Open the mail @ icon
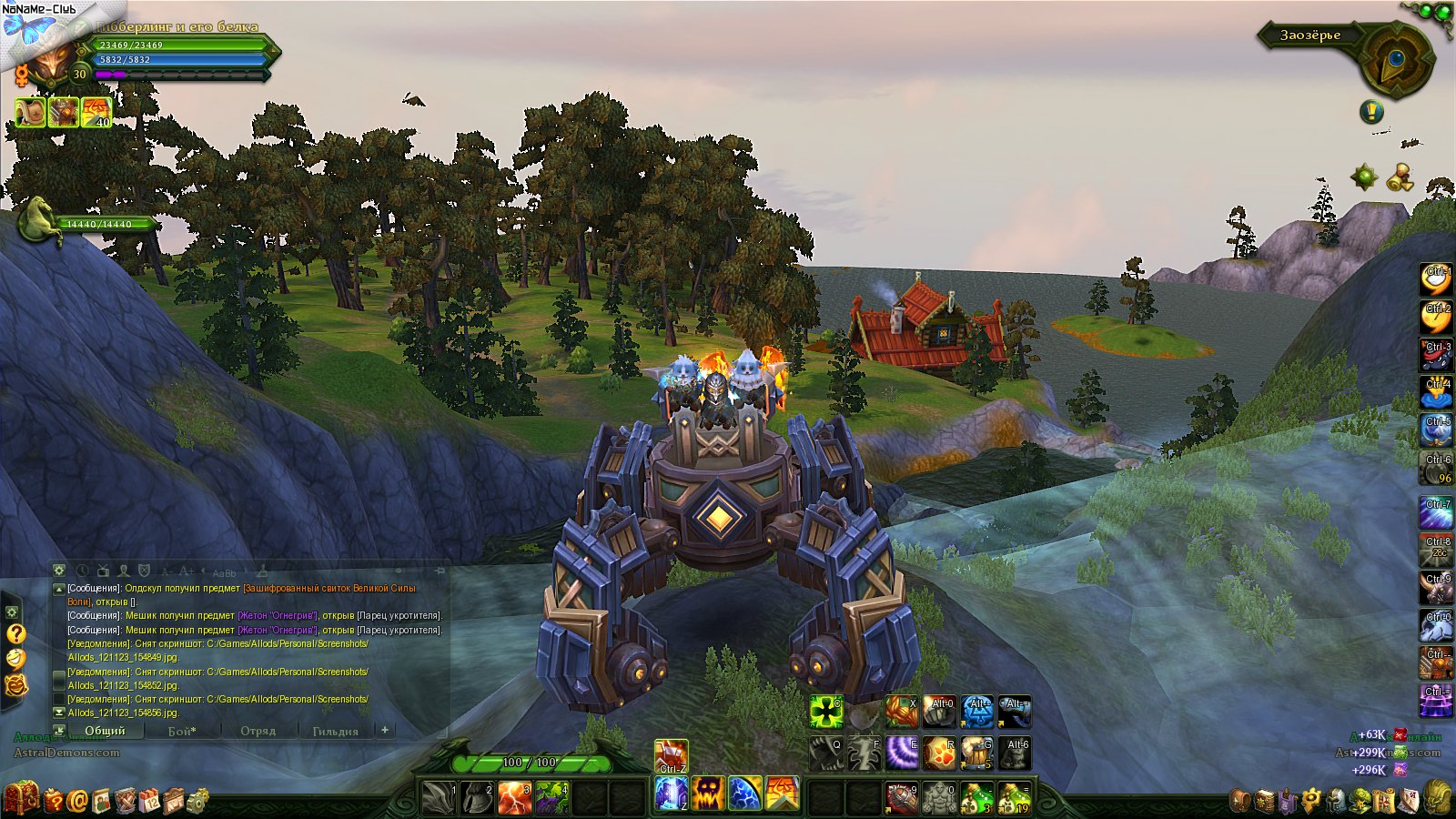This screenshot has width=1456, height=819. (77, 801)
